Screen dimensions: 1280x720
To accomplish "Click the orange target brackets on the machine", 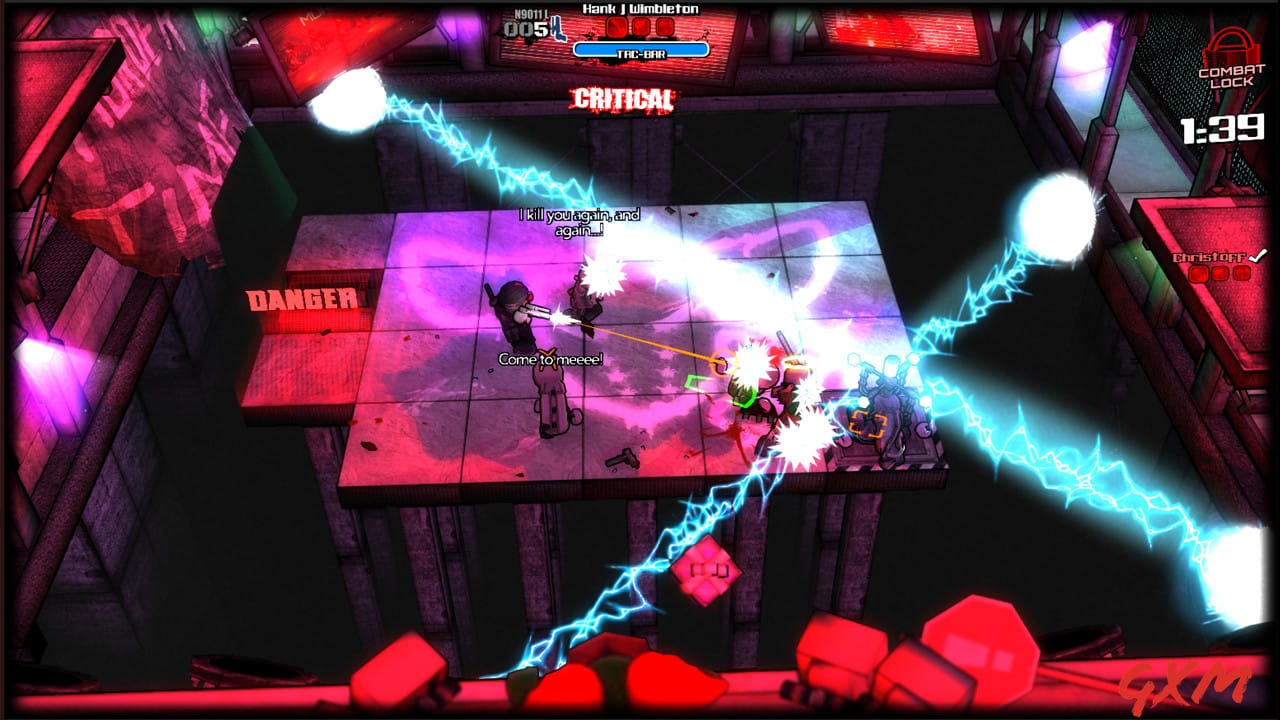I will 866,424.
